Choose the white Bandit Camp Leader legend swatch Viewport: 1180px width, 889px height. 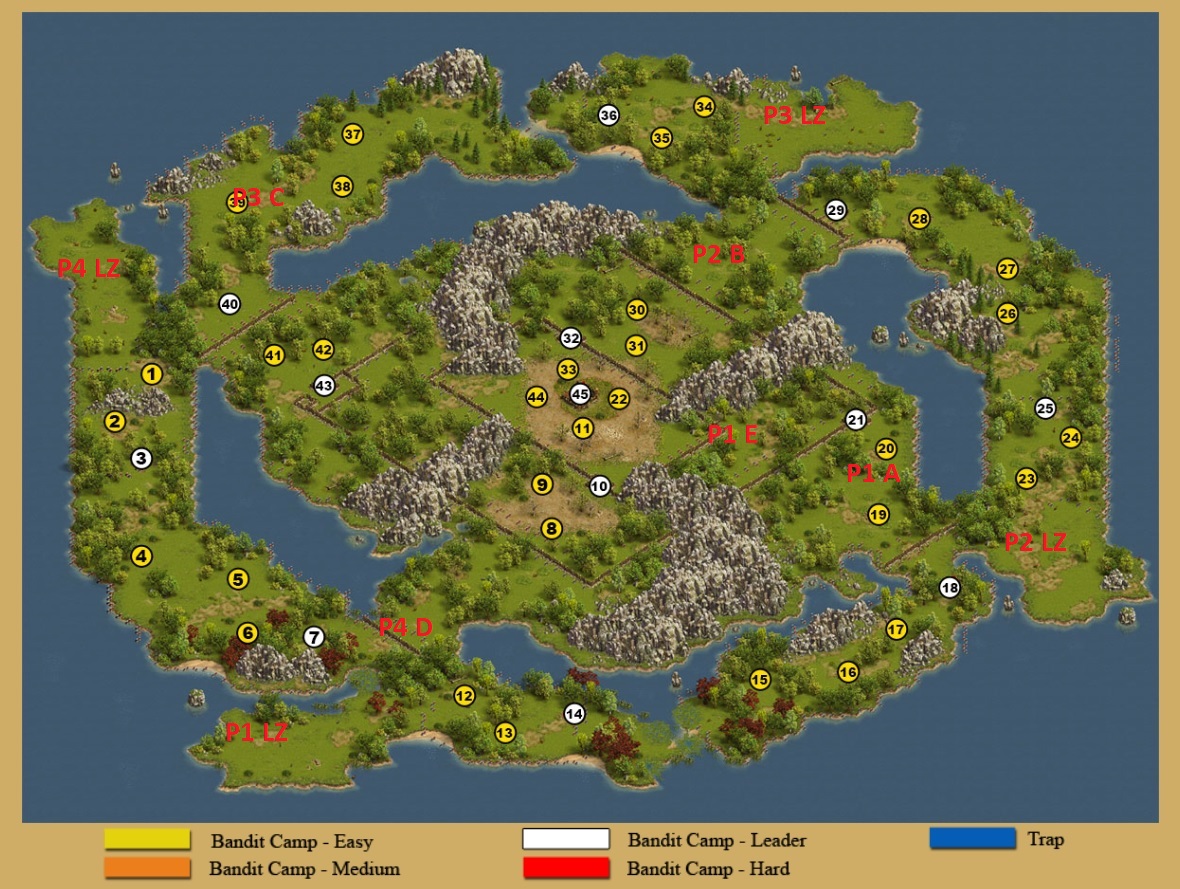(565, 839)
